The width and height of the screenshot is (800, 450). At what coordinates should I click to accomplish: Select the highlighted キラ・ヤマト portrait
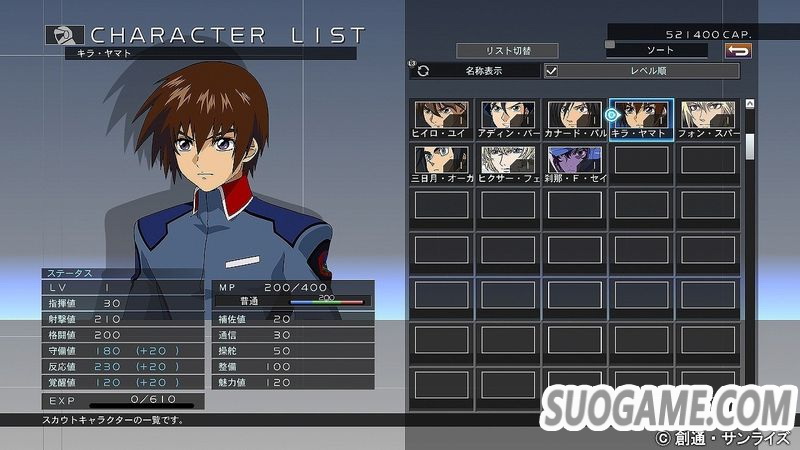(x=641, y=120)
